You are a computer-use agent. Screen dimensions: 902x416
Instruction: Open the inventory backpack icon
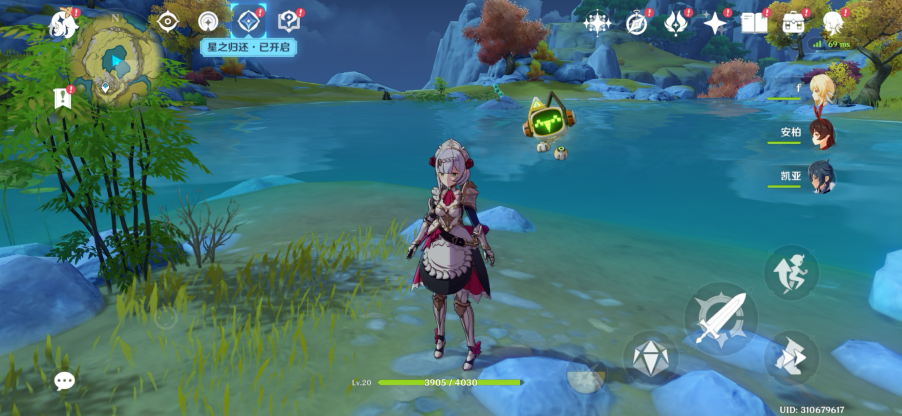pyautogui.click(x=794, y=22)
